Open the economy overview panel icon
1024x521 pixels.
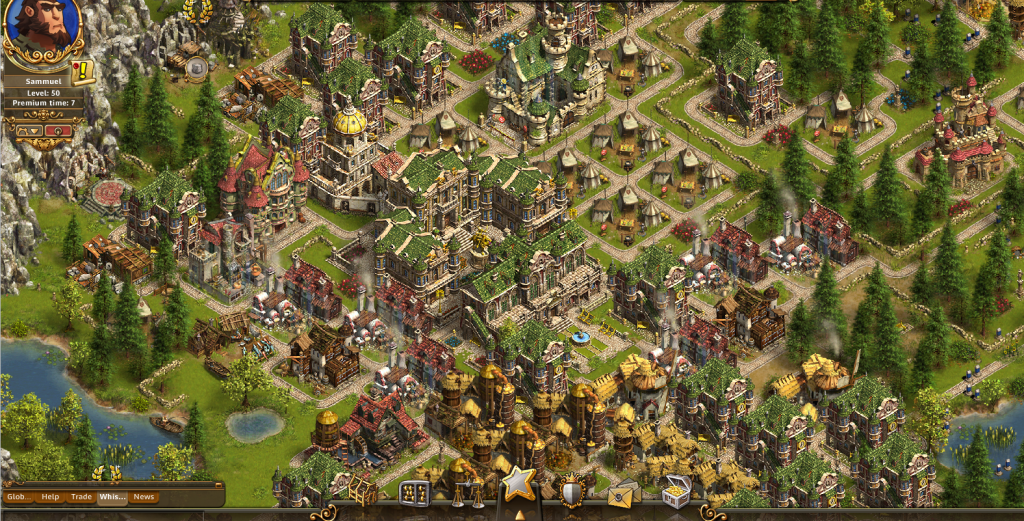point(414,492)
